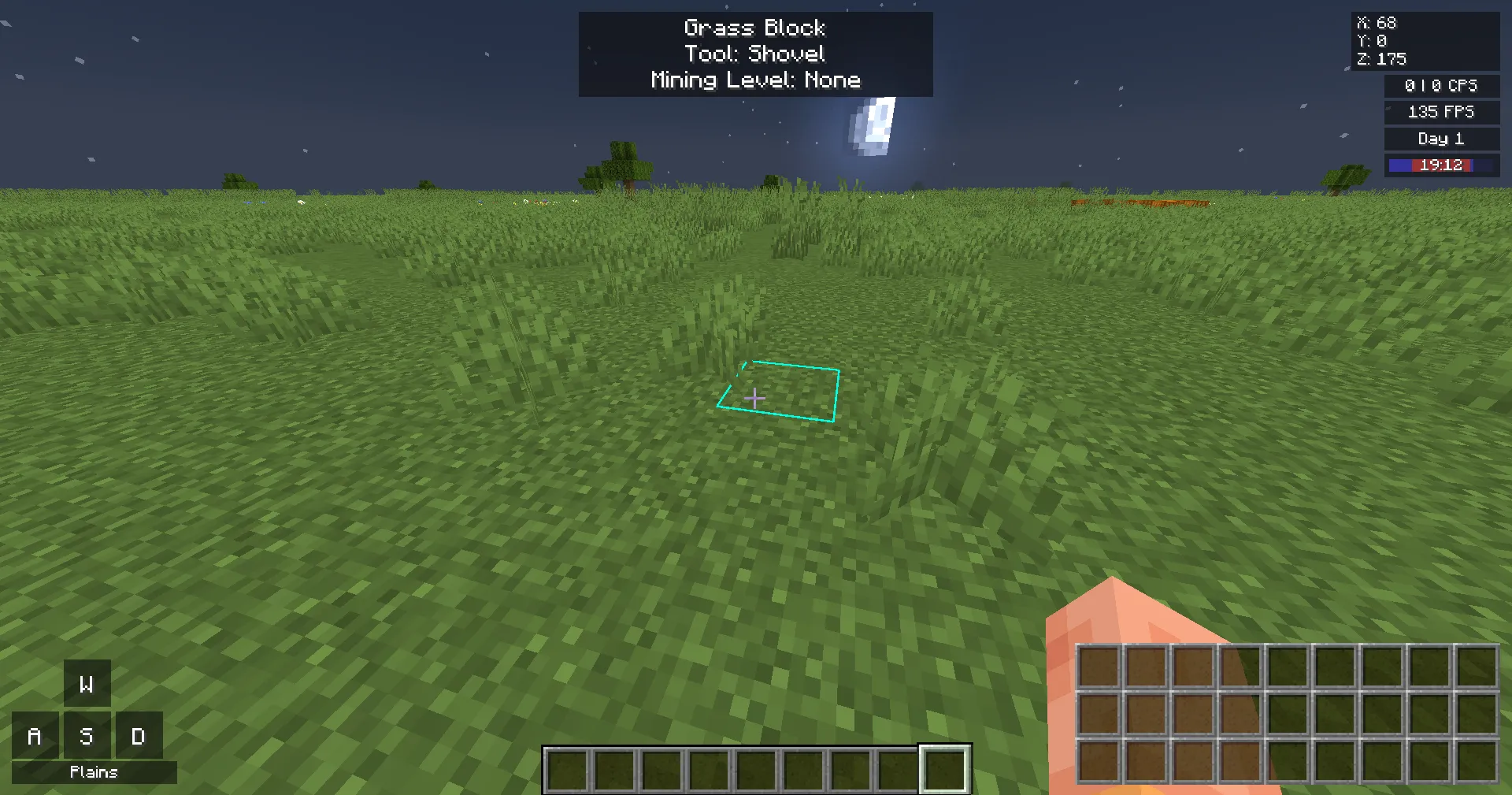Click the Plains biome label

point(93,772)
